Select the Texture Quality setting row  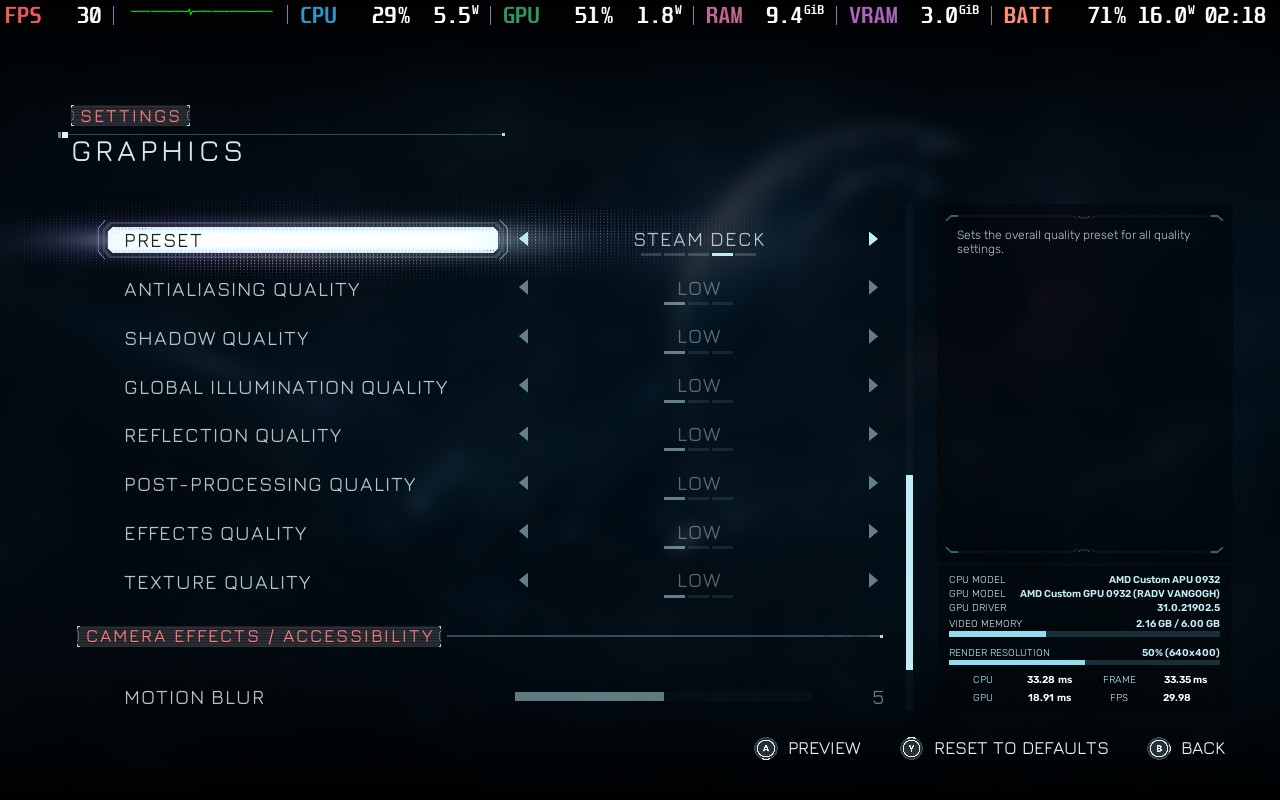tap(217, 582)
